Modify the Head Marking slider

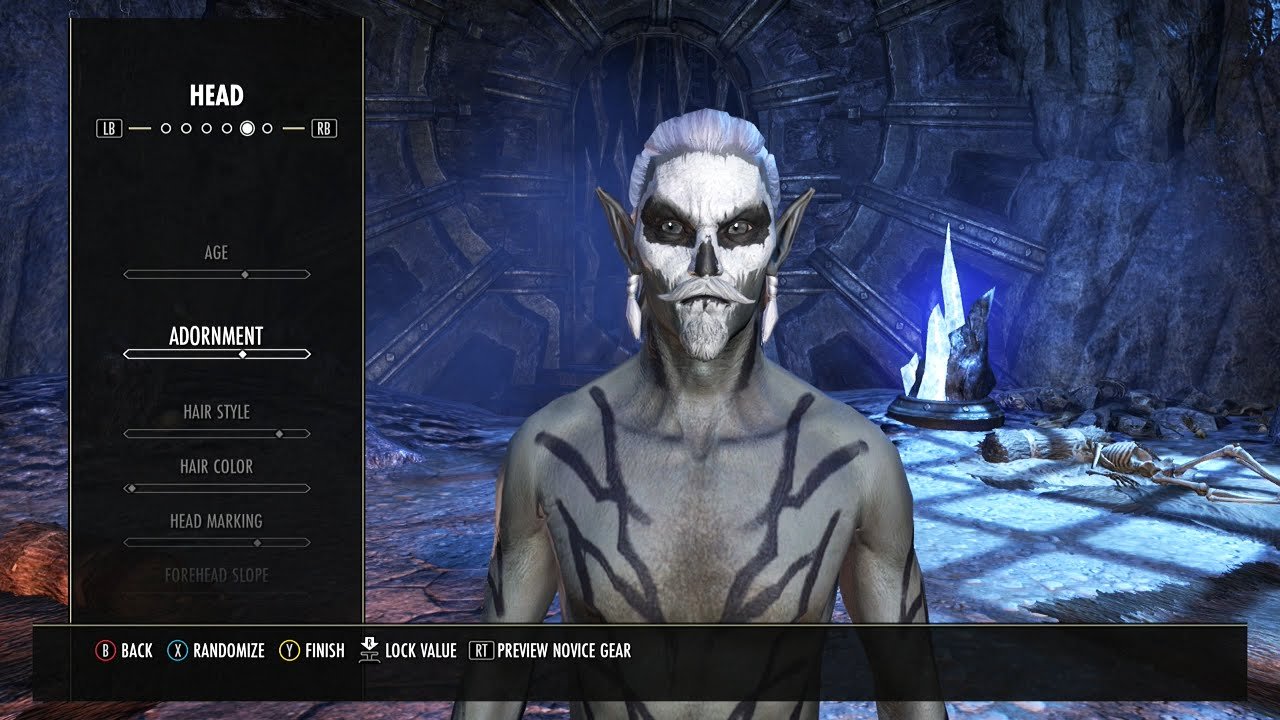tap(217, 542)
